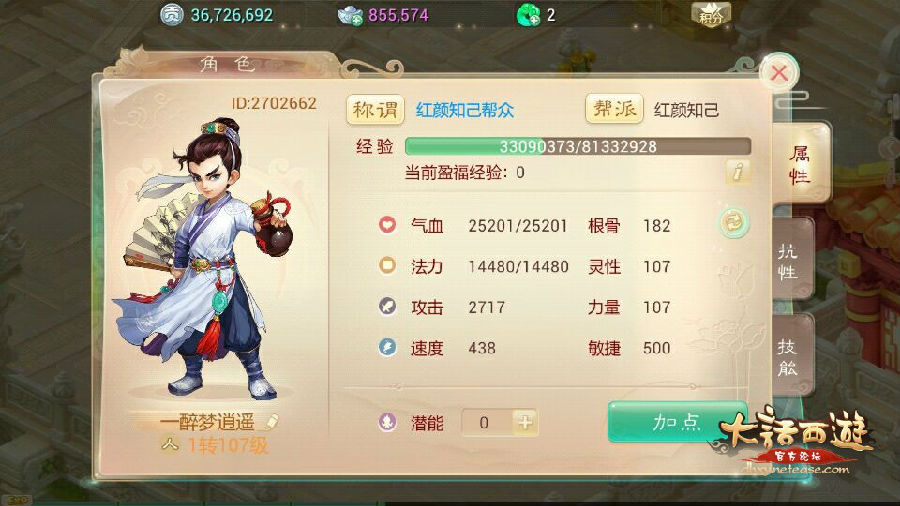The image size is (900, 506).
Task: Open the 帮派 guild button
Action: [x=614, y=109]
